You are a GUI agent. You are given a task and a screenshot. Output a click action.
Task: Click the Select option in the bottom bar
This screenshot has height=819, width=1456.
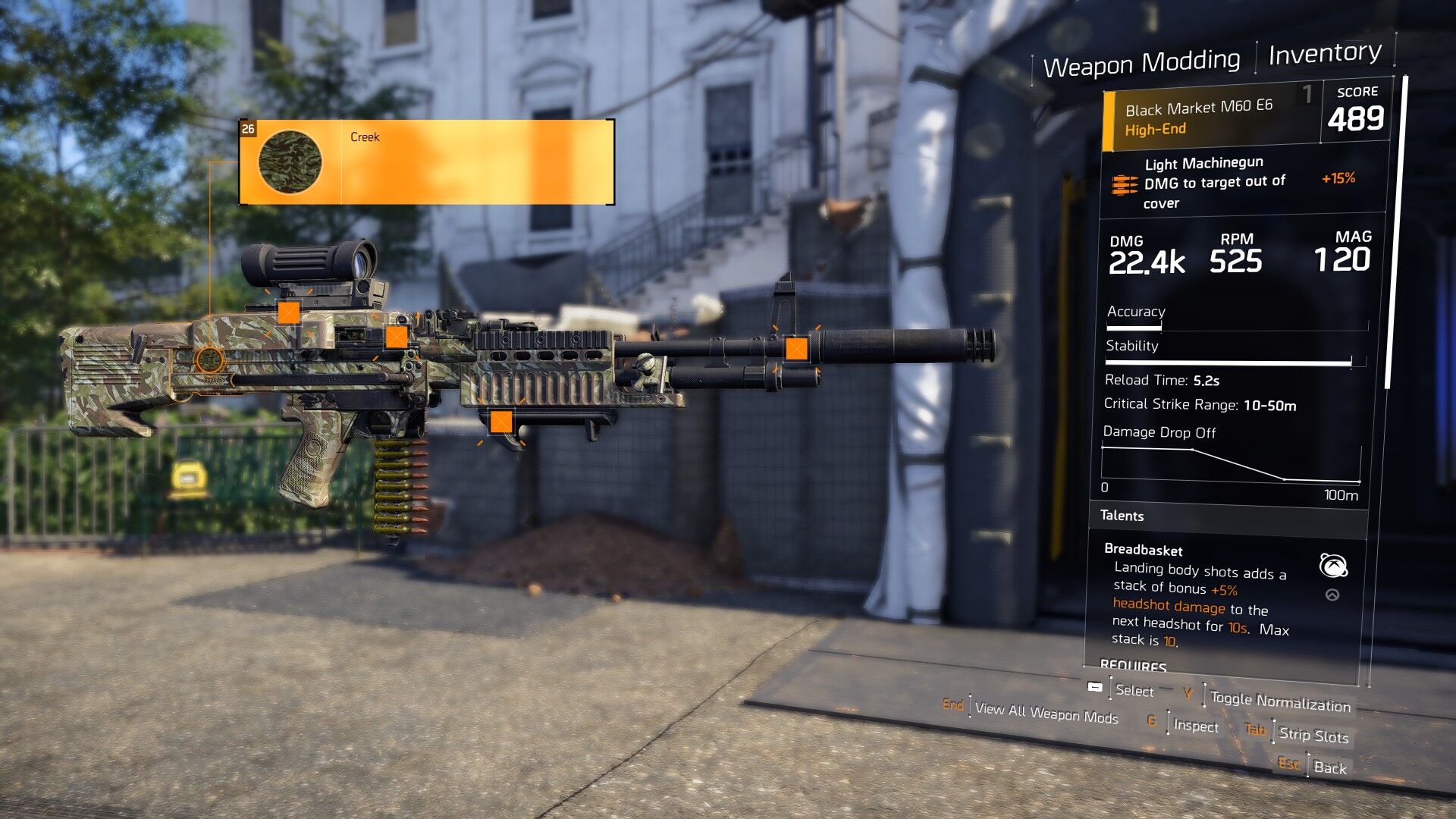tap(1134, 690)
